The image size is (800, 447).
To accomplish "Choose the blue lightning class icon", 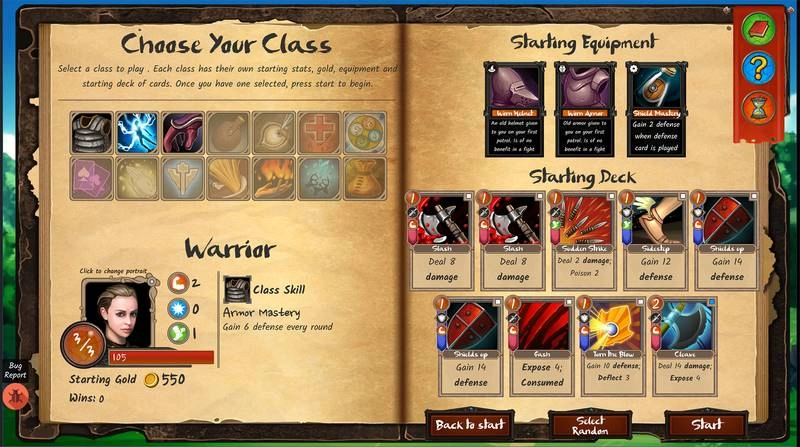I will [x=137, y=132].
